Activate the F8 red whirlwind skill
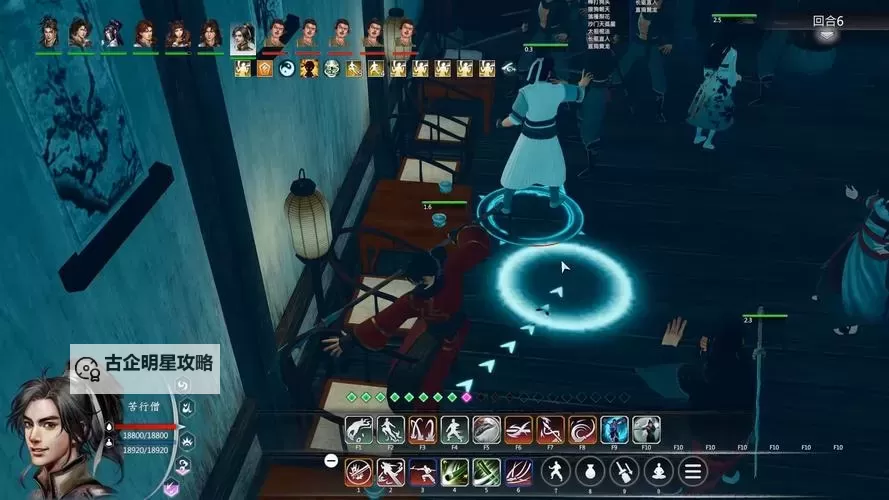Image resolution: width=889 pixels, height=500 pixels. 582,430
